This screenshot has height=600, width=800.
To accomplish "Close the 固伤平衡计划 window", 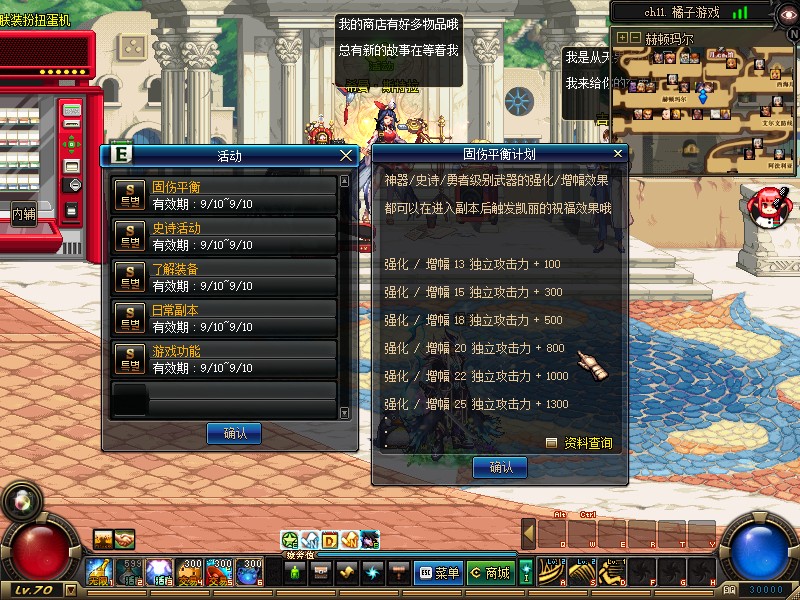I will (x=618, y=154).
